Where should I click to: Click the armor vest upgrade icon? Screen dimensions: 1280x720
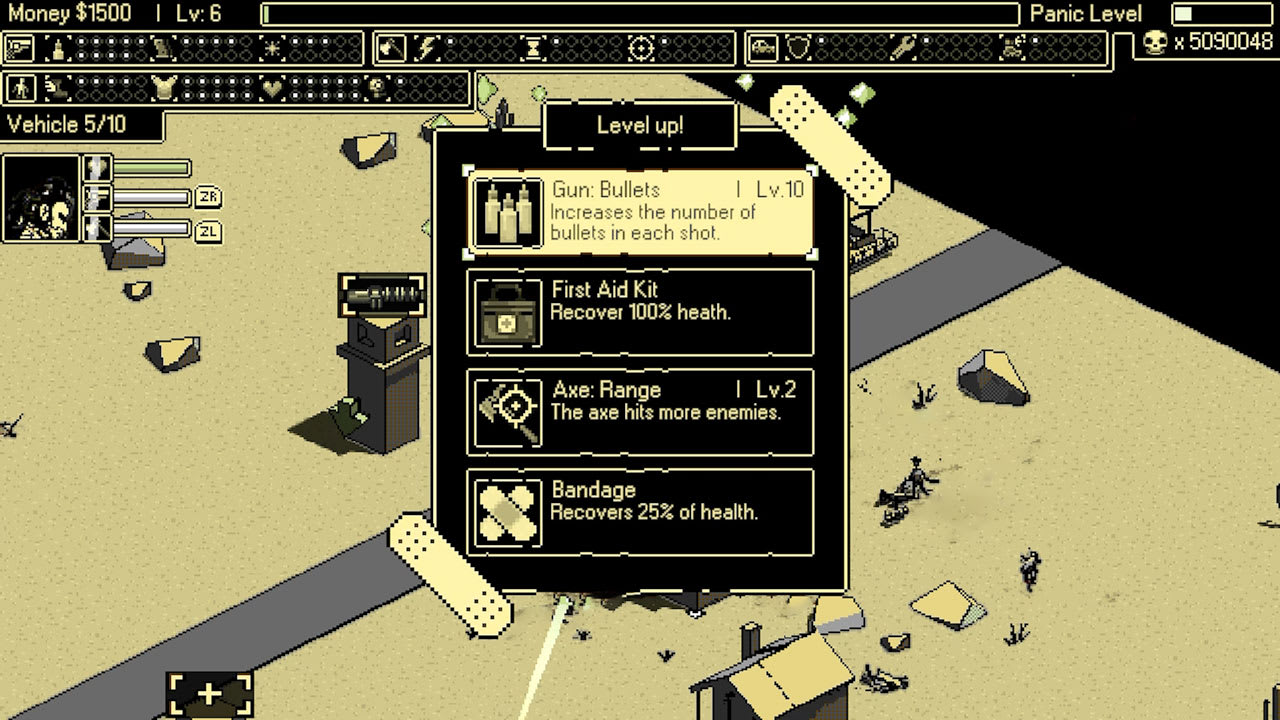coord(162,88)
